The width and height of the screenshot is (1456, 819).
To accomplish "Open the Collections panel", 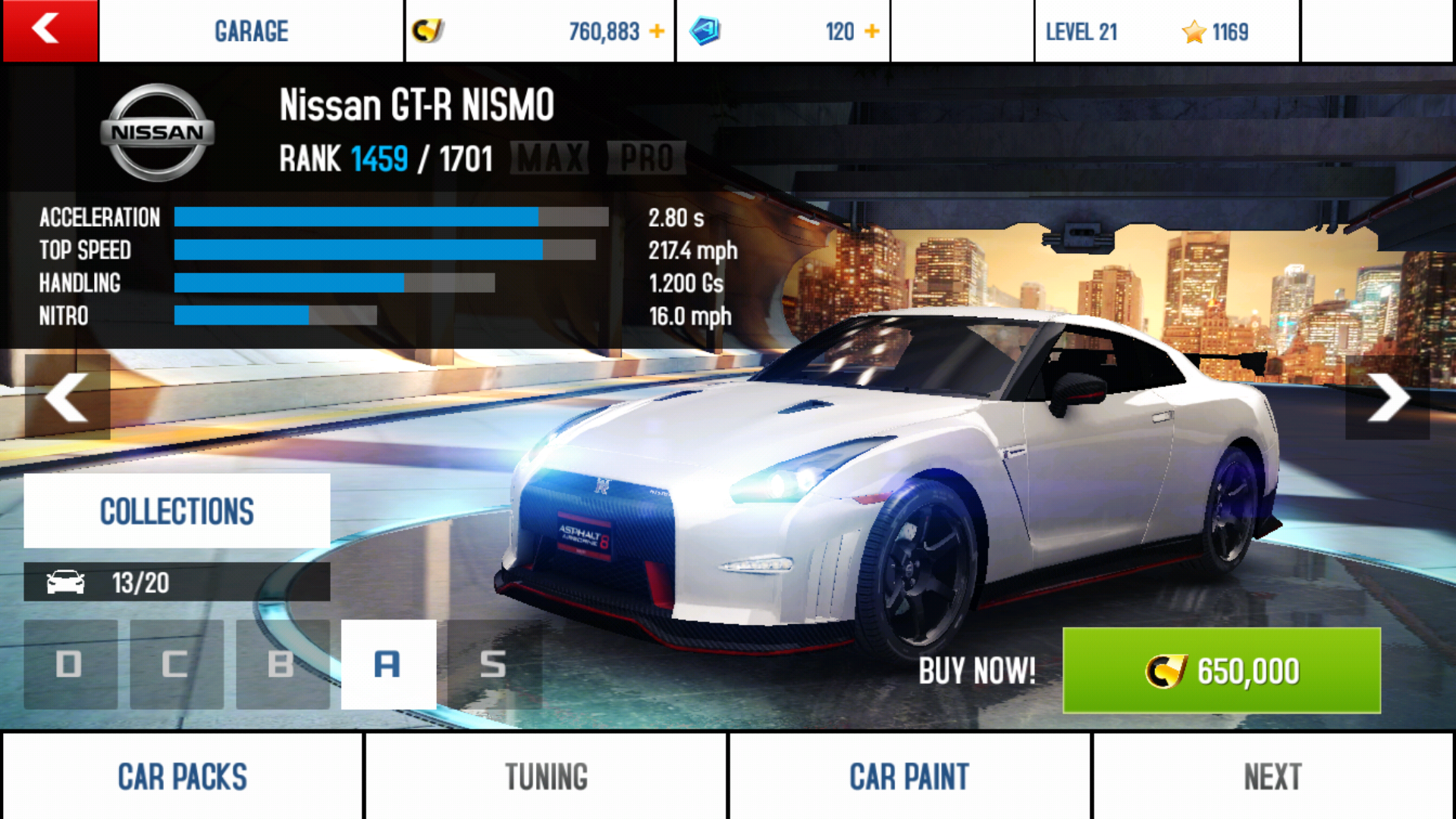I will pos(177,511).
